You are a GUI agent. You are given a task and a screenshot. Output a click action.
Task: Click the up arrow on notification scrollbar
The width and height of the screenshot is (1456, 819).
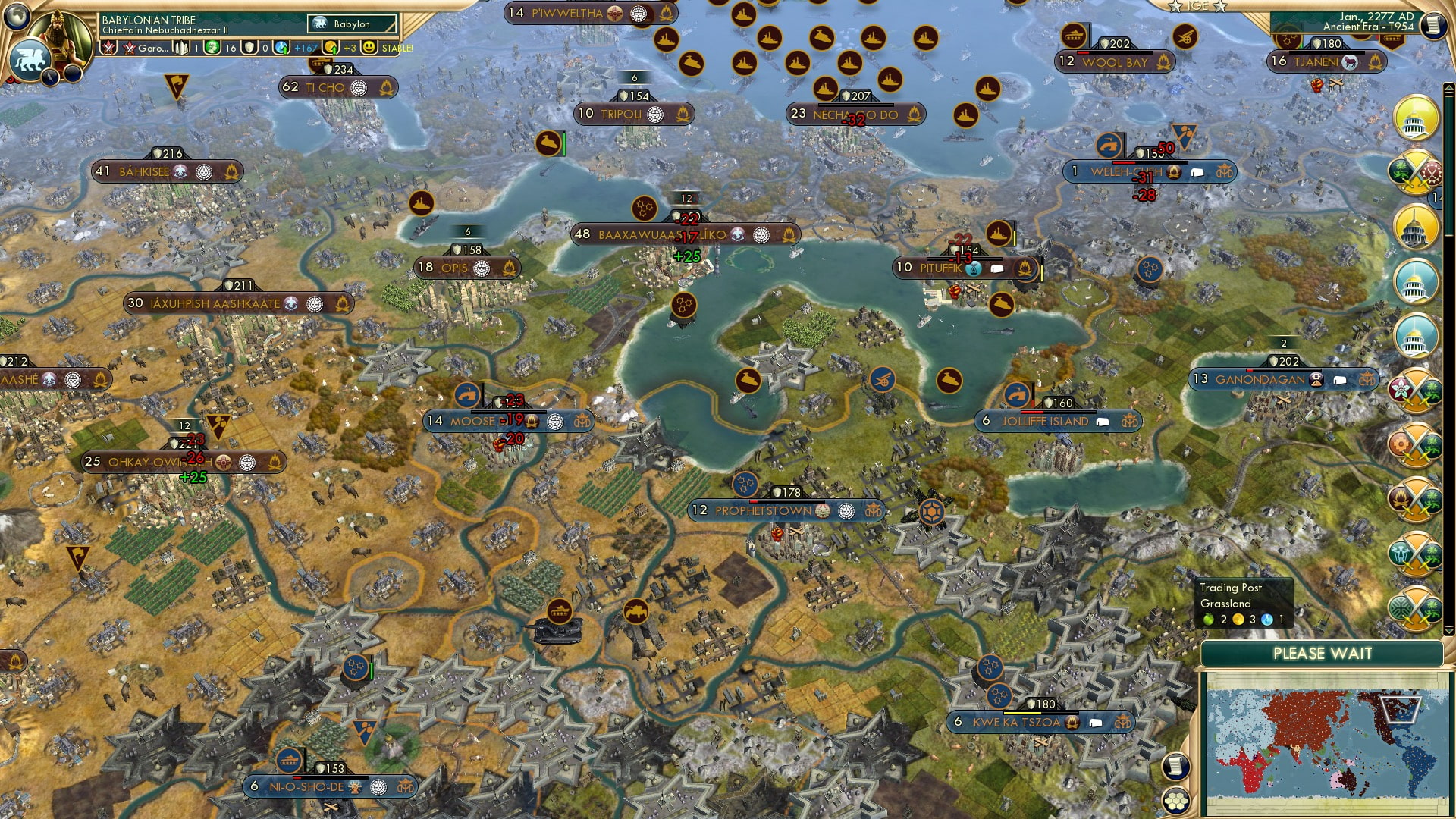(x=1448, y=86)
